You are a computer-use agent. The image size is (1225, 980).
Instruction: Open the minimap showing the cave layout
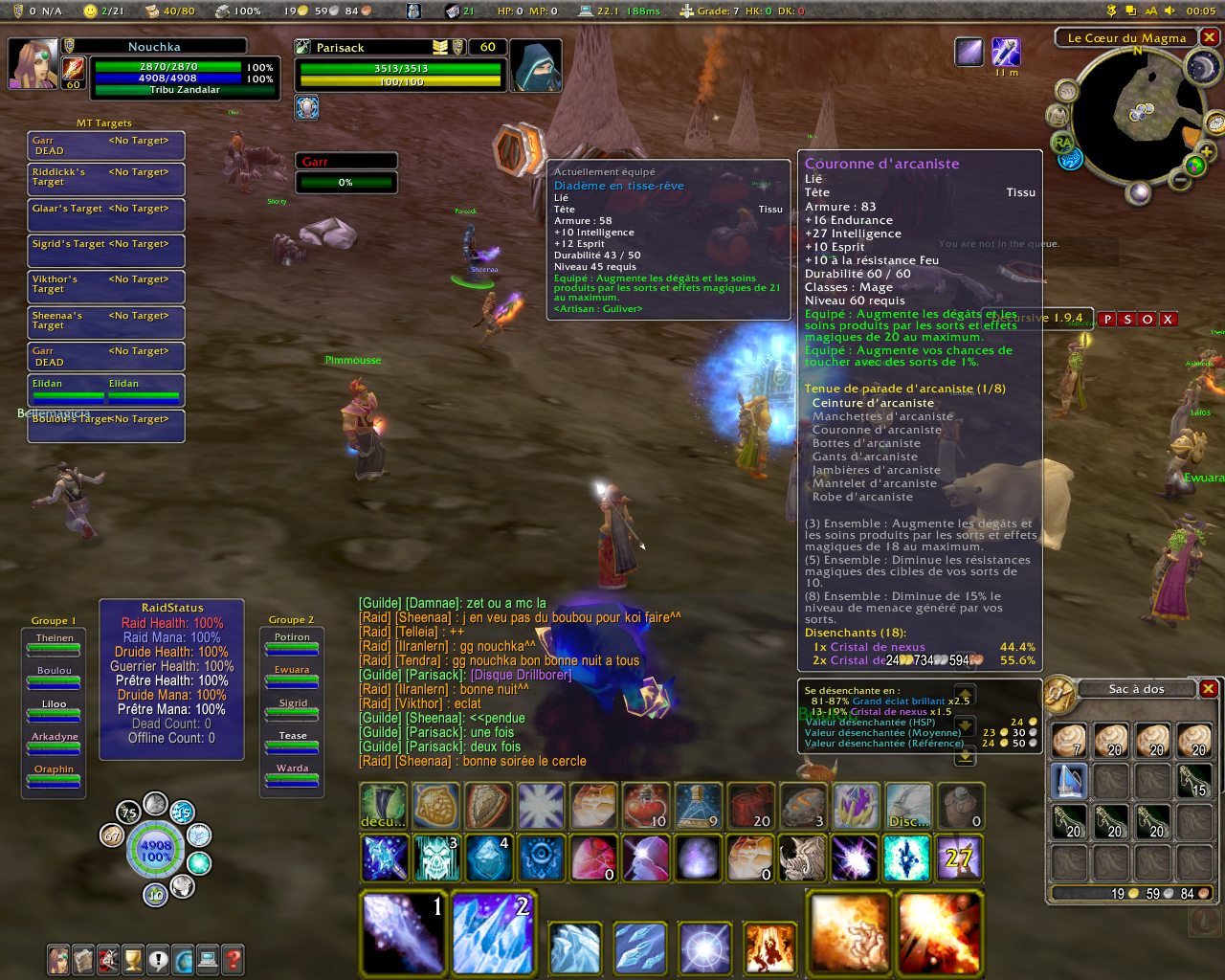pos(1138,113)
